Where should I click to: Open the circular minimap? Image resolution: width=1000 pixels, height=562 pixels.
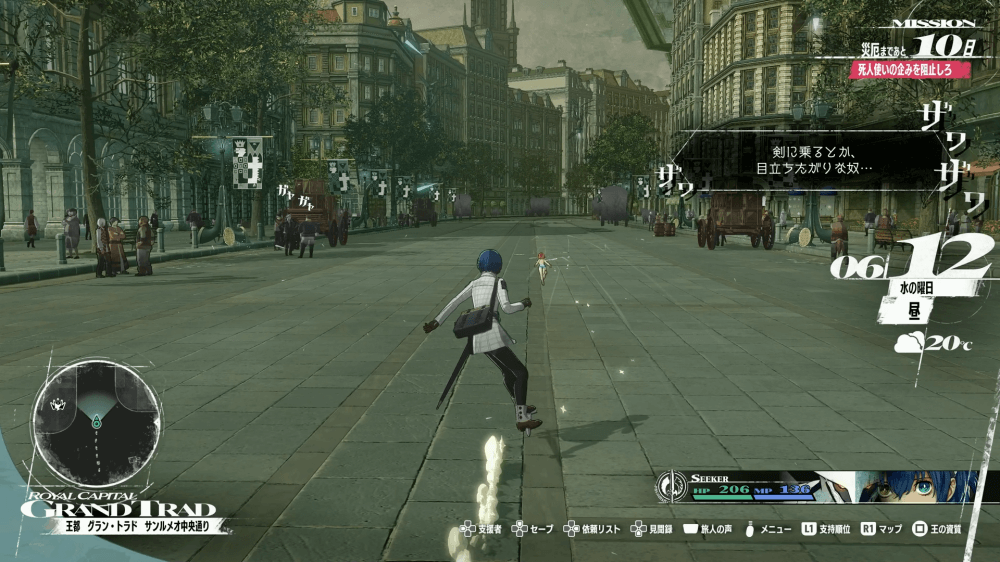click(96, 410)
